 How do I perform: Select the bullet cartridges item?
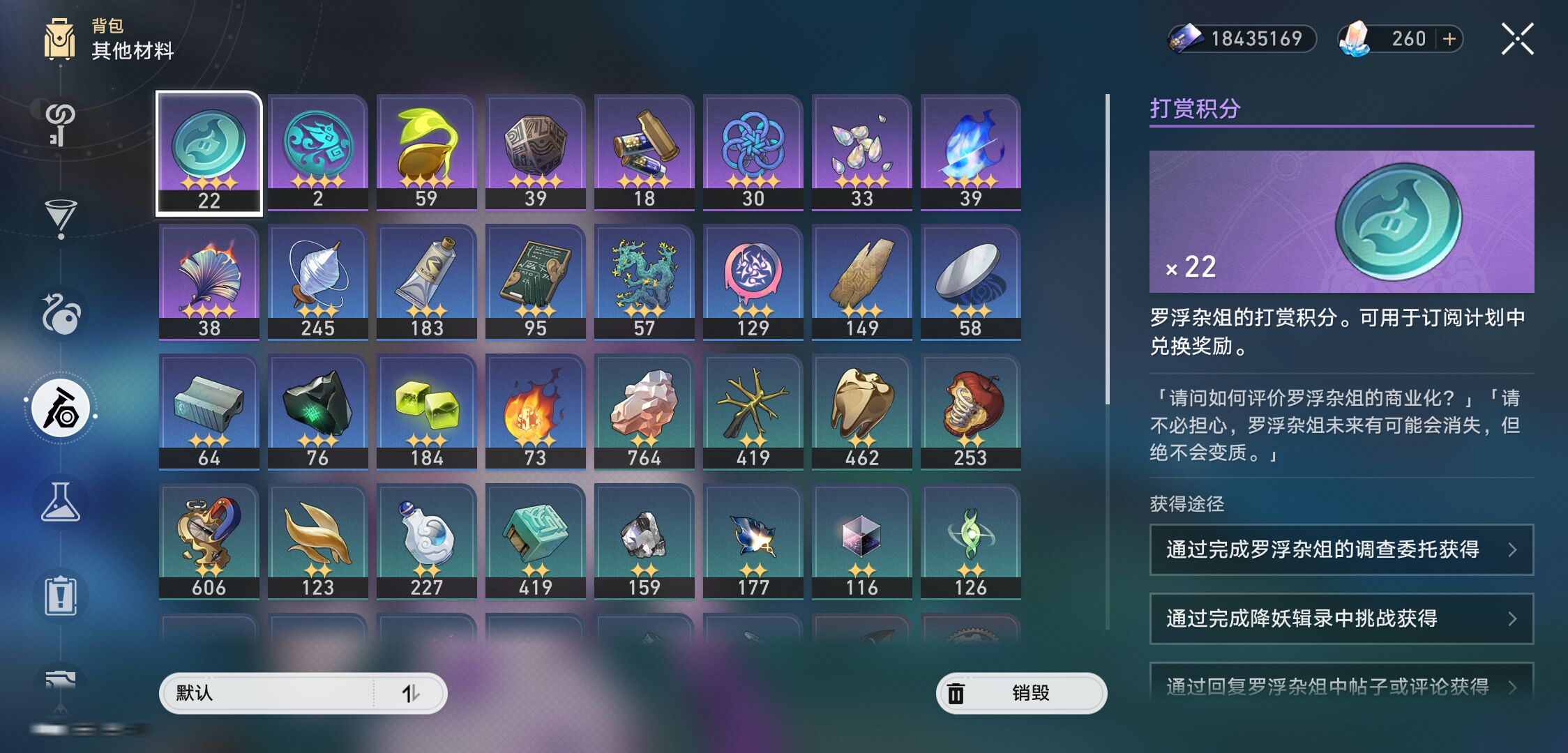pos(644,151)
